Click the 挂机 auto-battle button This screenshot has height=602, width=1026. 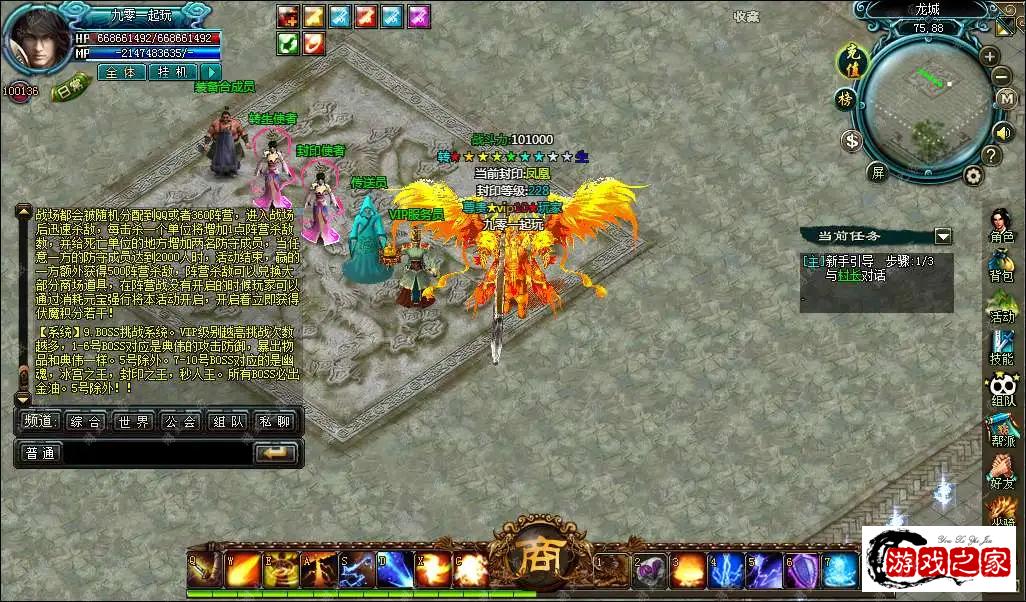tap(172, 72)
